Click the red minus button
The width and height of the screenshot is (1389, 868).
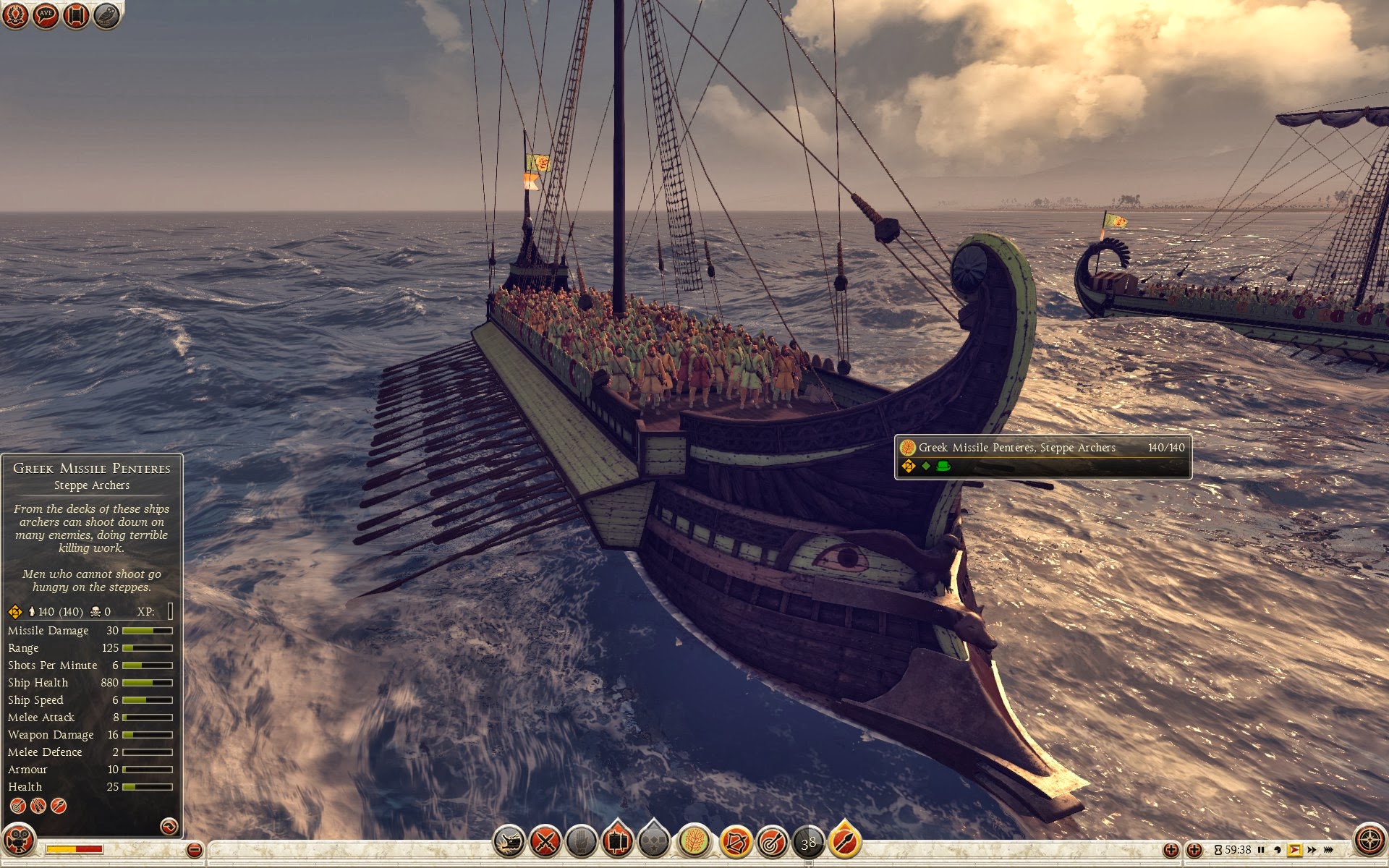click(194, 850)
